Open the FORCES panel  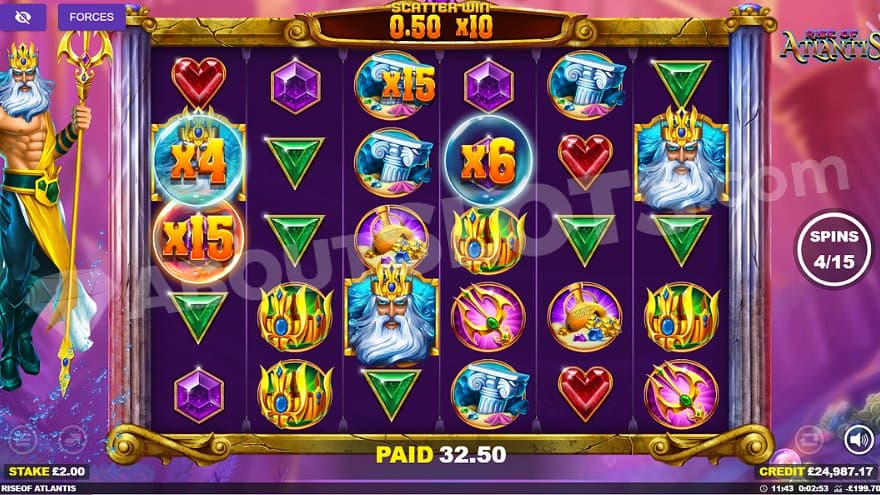click(91, 17)
